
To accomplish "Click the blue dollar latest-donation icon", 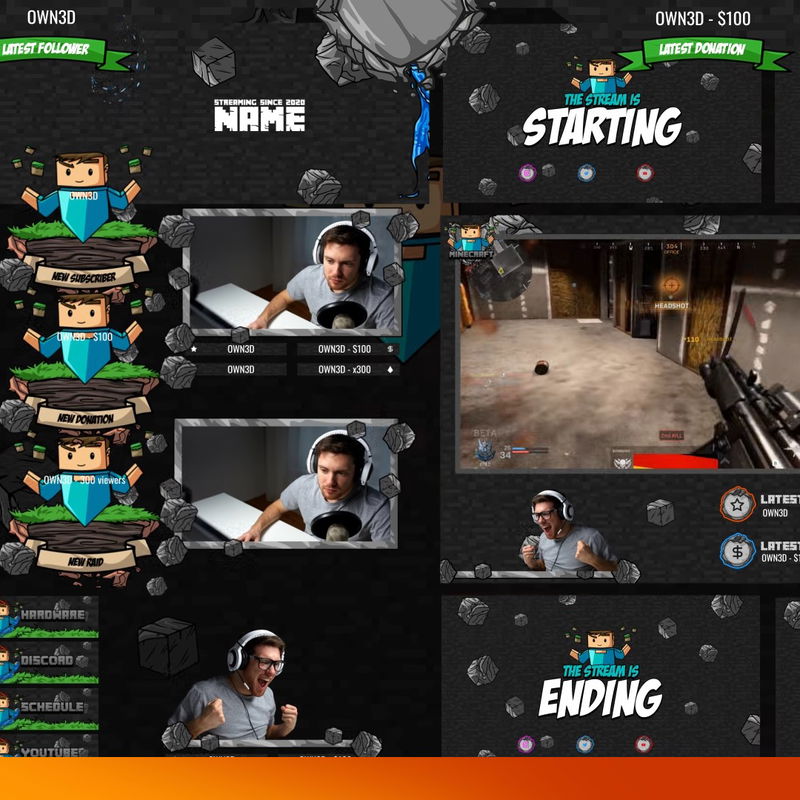I will 737,551.
